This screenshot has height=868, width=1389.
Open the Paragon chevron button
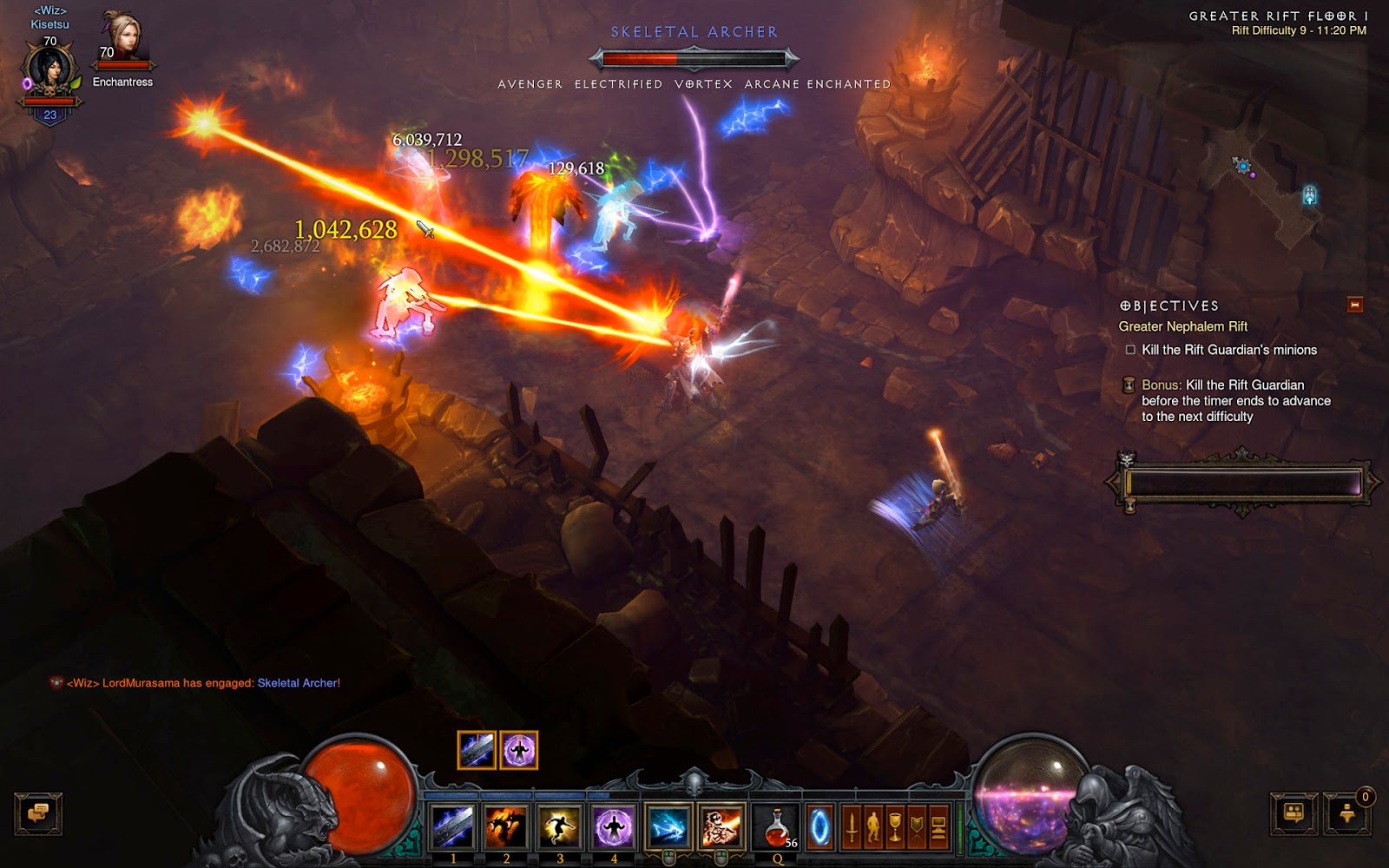pos(917,826)
